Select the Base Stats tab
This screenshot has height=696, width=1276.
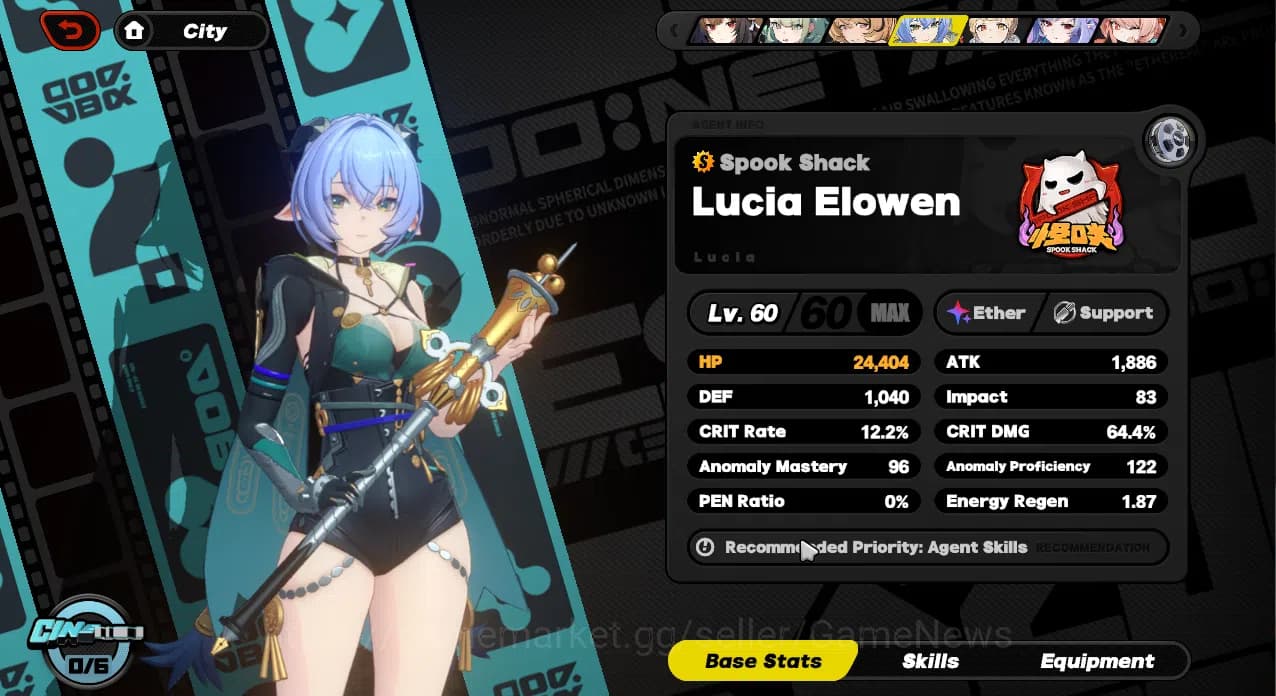[763, 661]
